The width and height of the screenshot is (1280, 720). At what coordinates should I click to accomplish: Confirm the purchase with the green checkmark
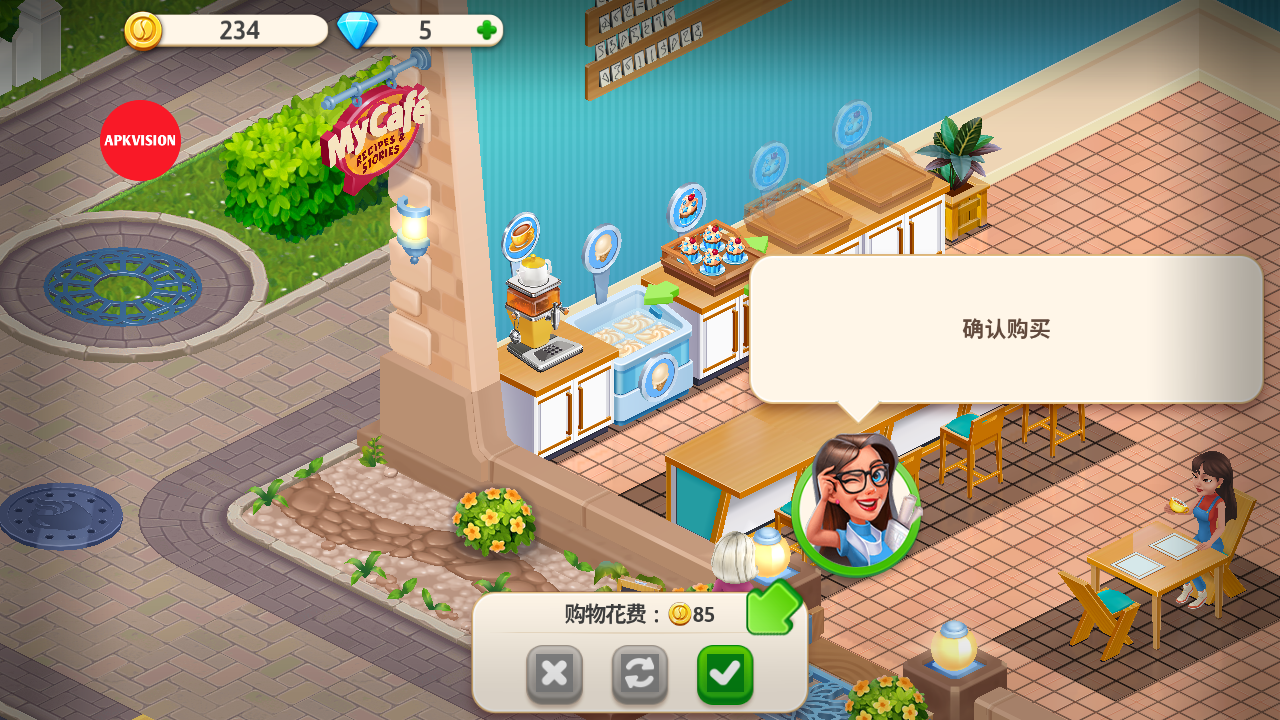725,674
